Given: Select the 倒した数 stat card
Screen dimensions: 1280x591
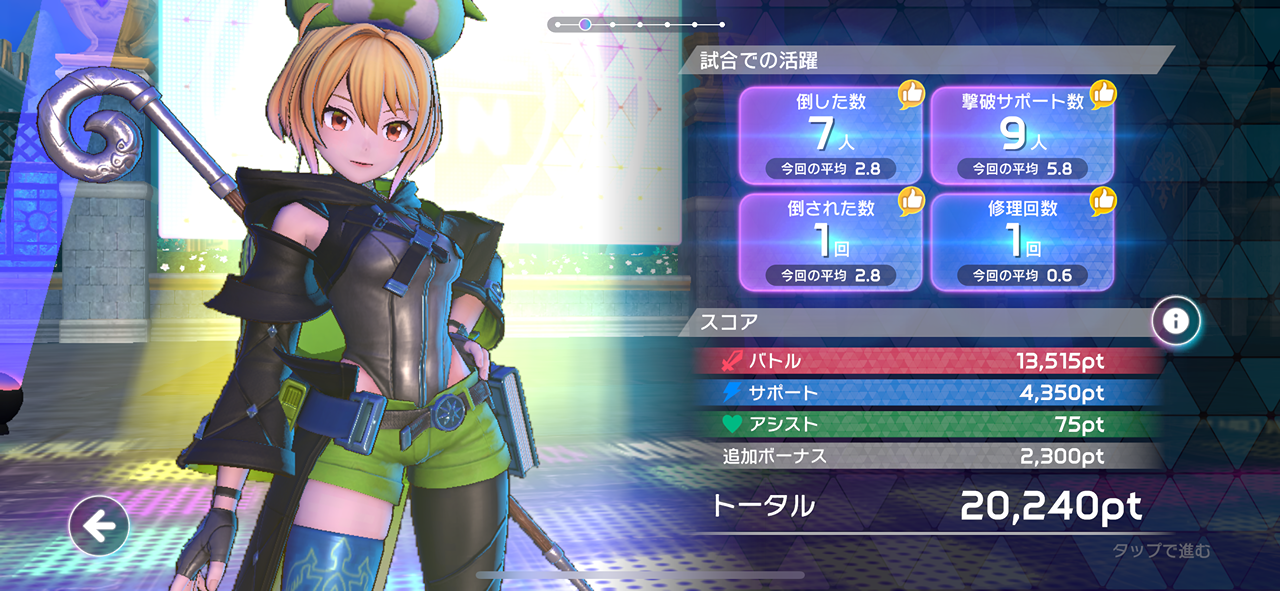Looking at the screenshot, I should tap(830, 134).
